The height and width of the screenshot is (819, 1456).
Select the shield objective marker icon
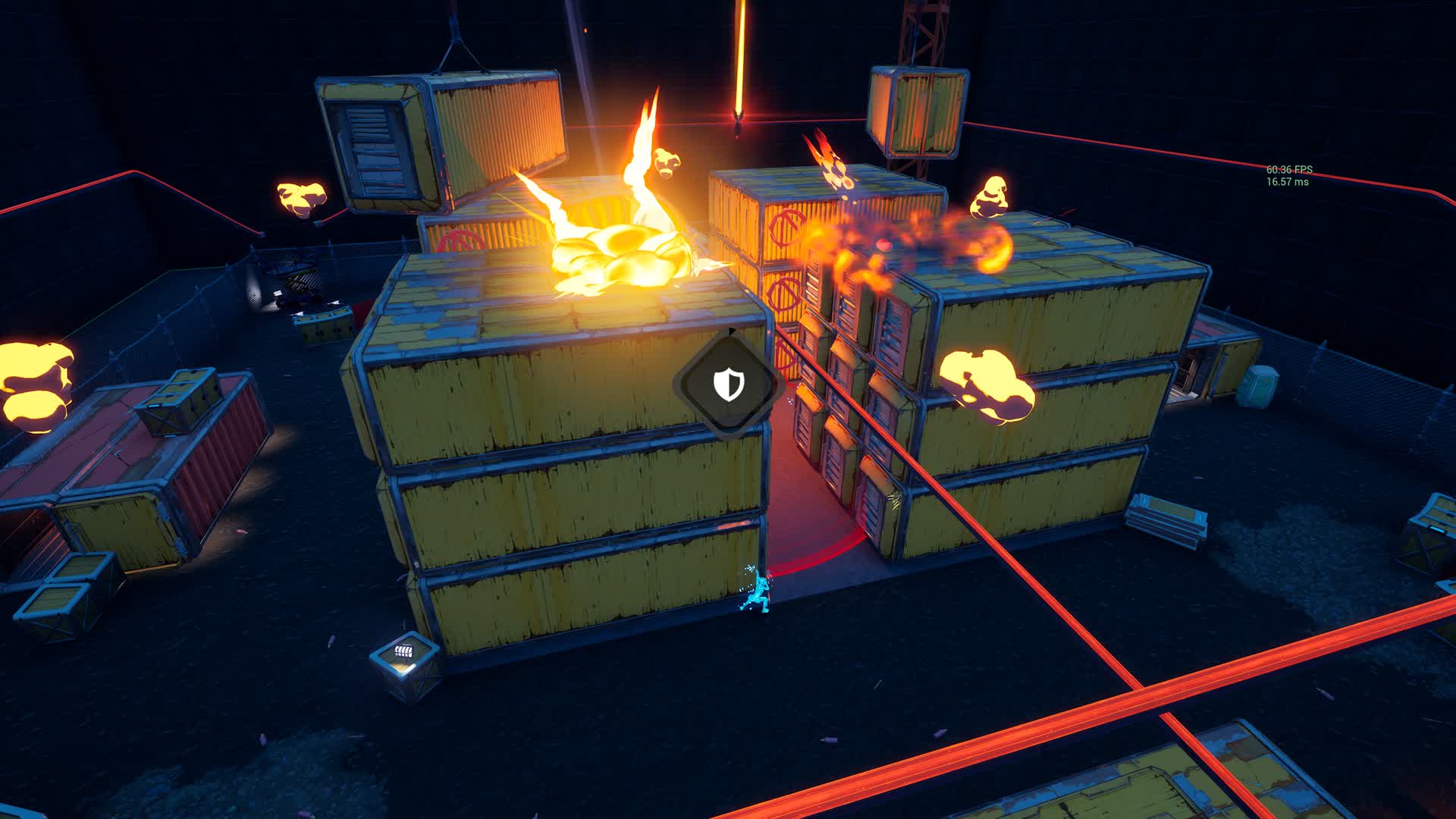[x=728, y=384]
